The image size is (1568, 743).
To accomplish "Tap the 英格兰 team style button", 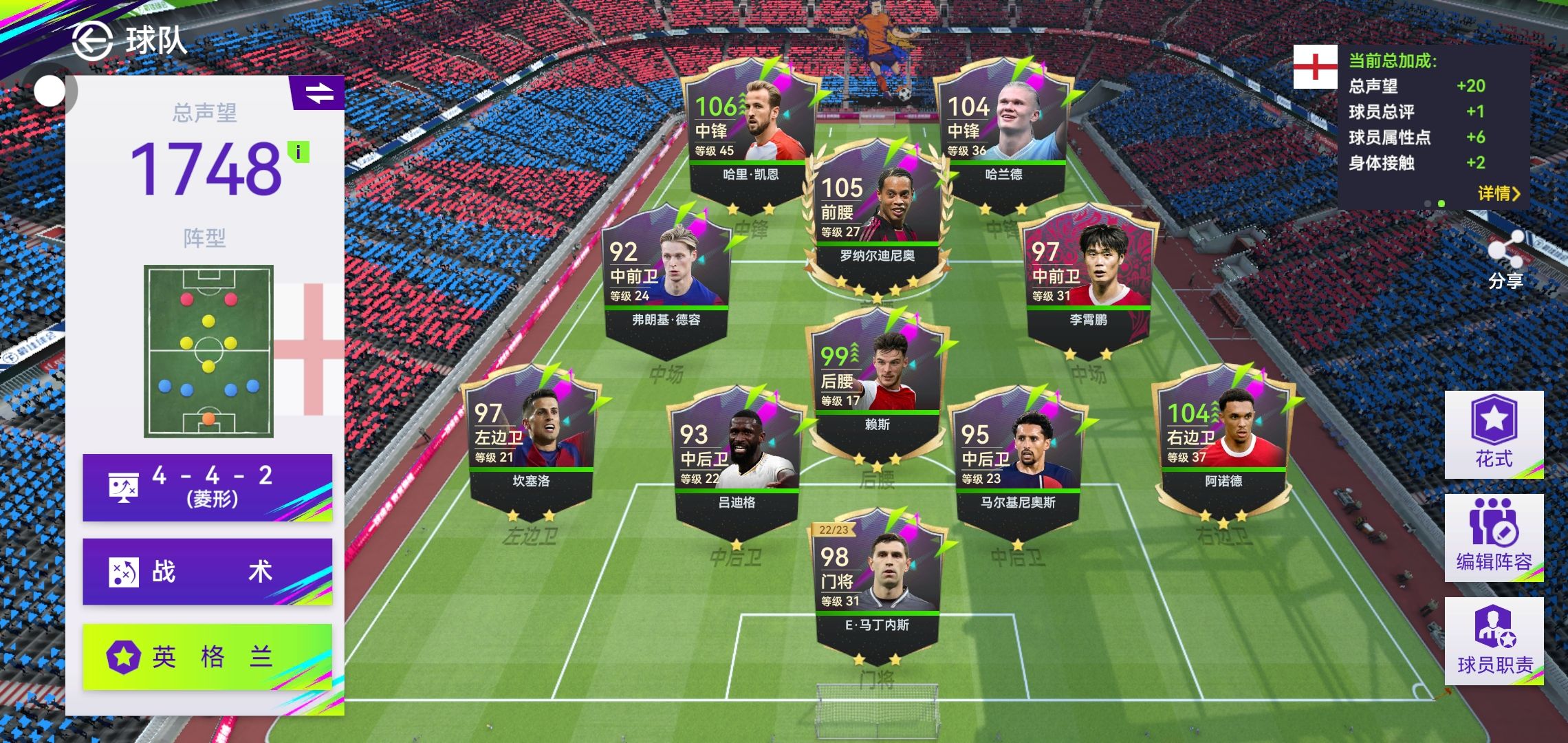I will click(207, 656).
